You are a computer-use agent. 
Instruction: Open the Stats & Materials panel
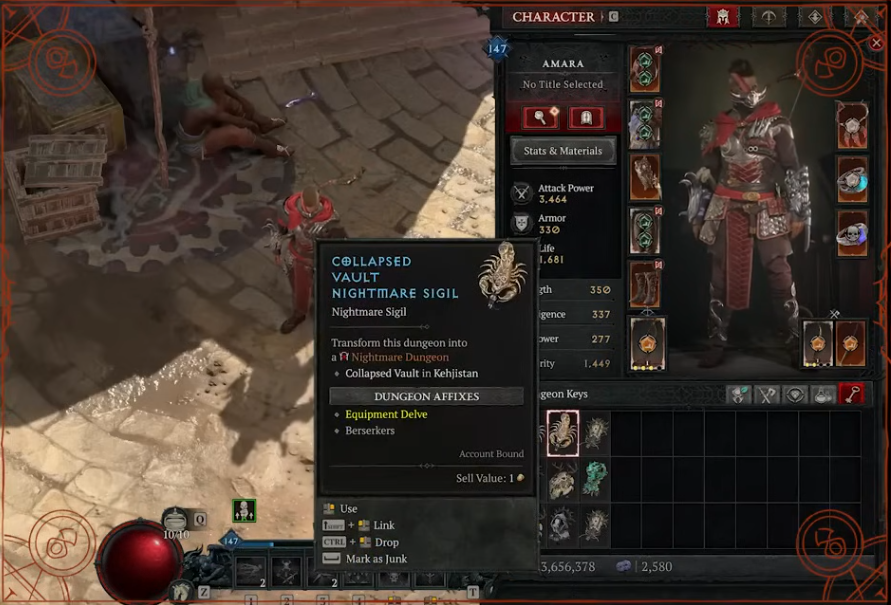click(x=563, y=151)
